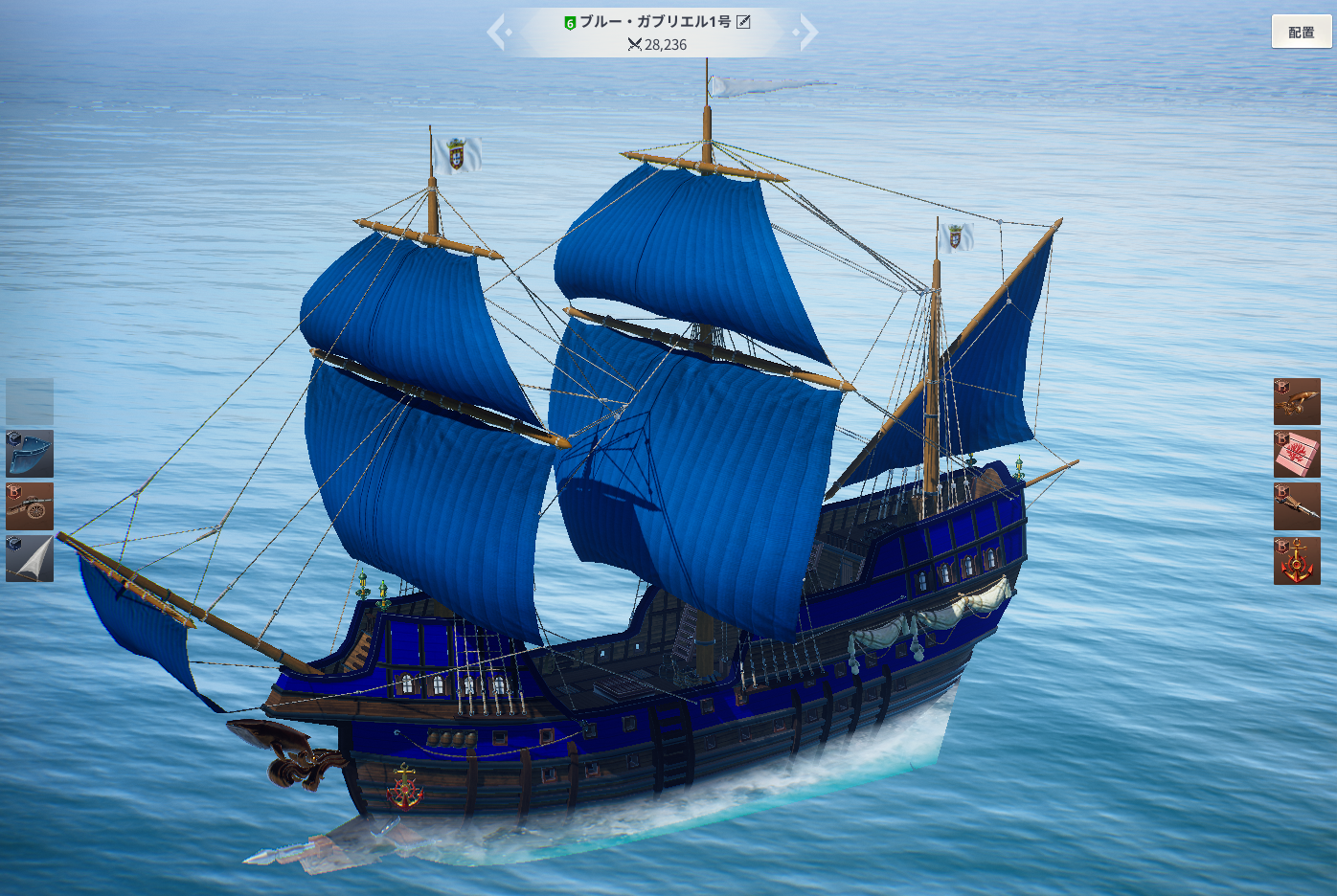
Task: Select the blue hull armor plating slot
Action: coord(30,454)
